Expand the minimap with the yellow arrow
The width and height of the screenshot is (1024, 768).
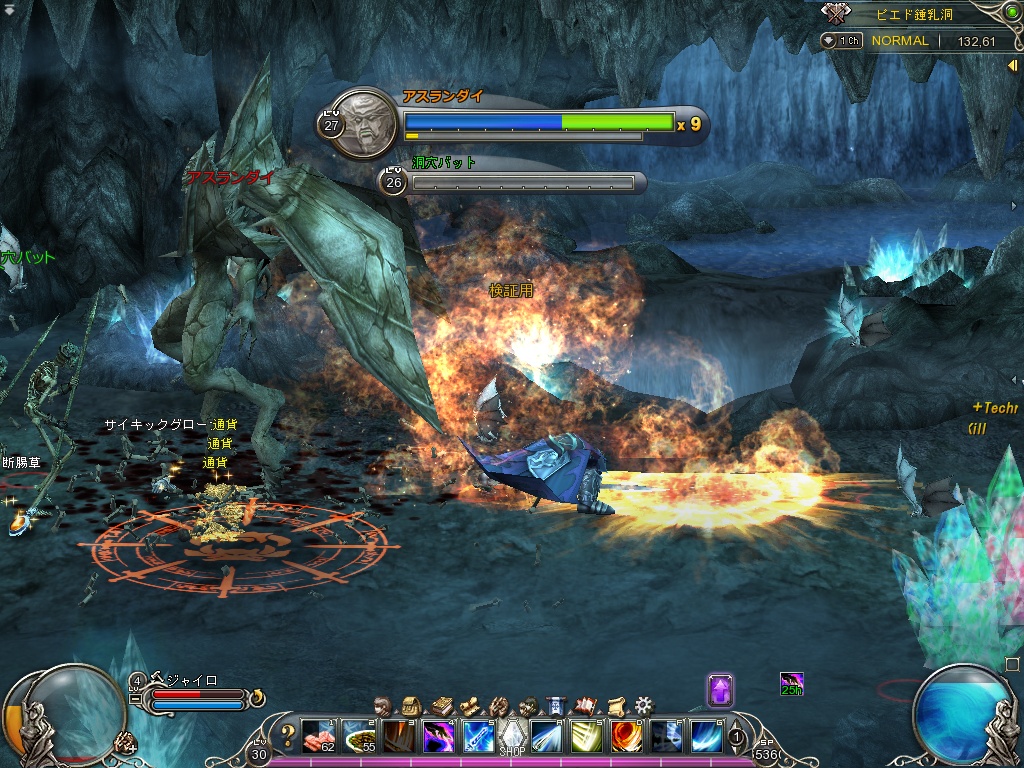click(1012, 65)
